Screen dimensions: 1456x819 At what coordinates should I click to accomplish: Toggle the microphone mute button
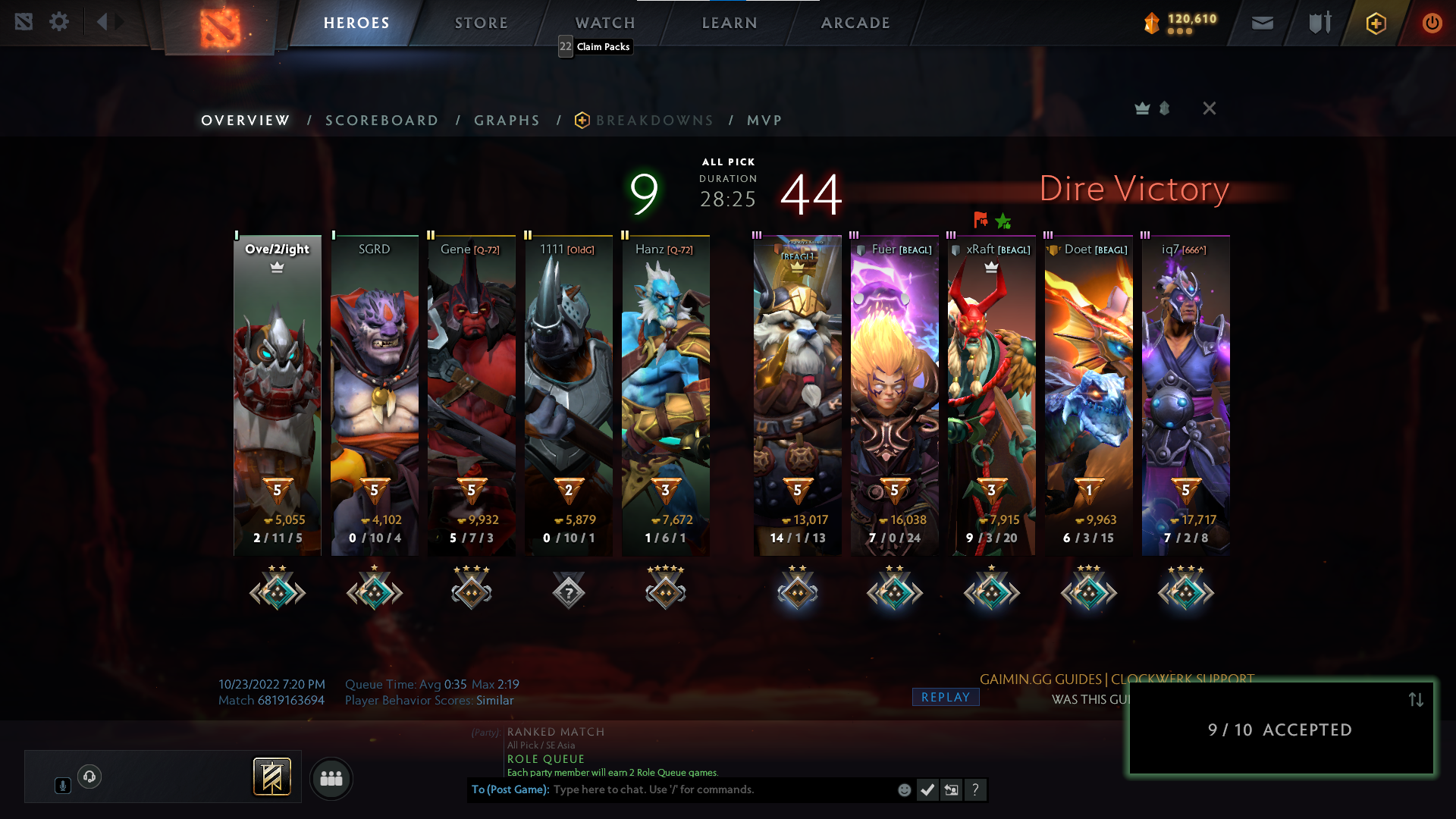pos(62,785)
